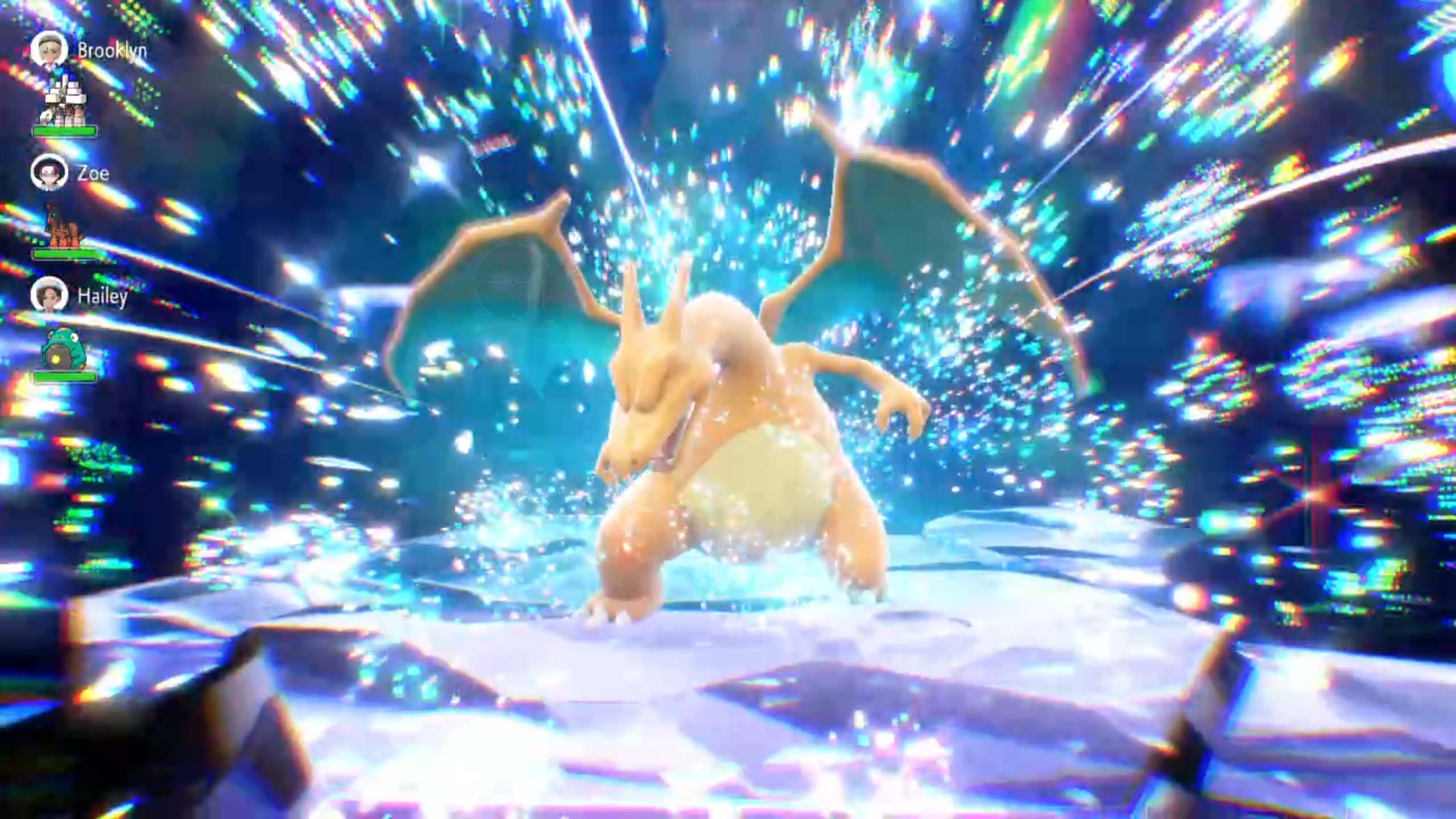Select Zoe's trainer avatar icon
The image size is (1456, 819).
coord(50,174)
